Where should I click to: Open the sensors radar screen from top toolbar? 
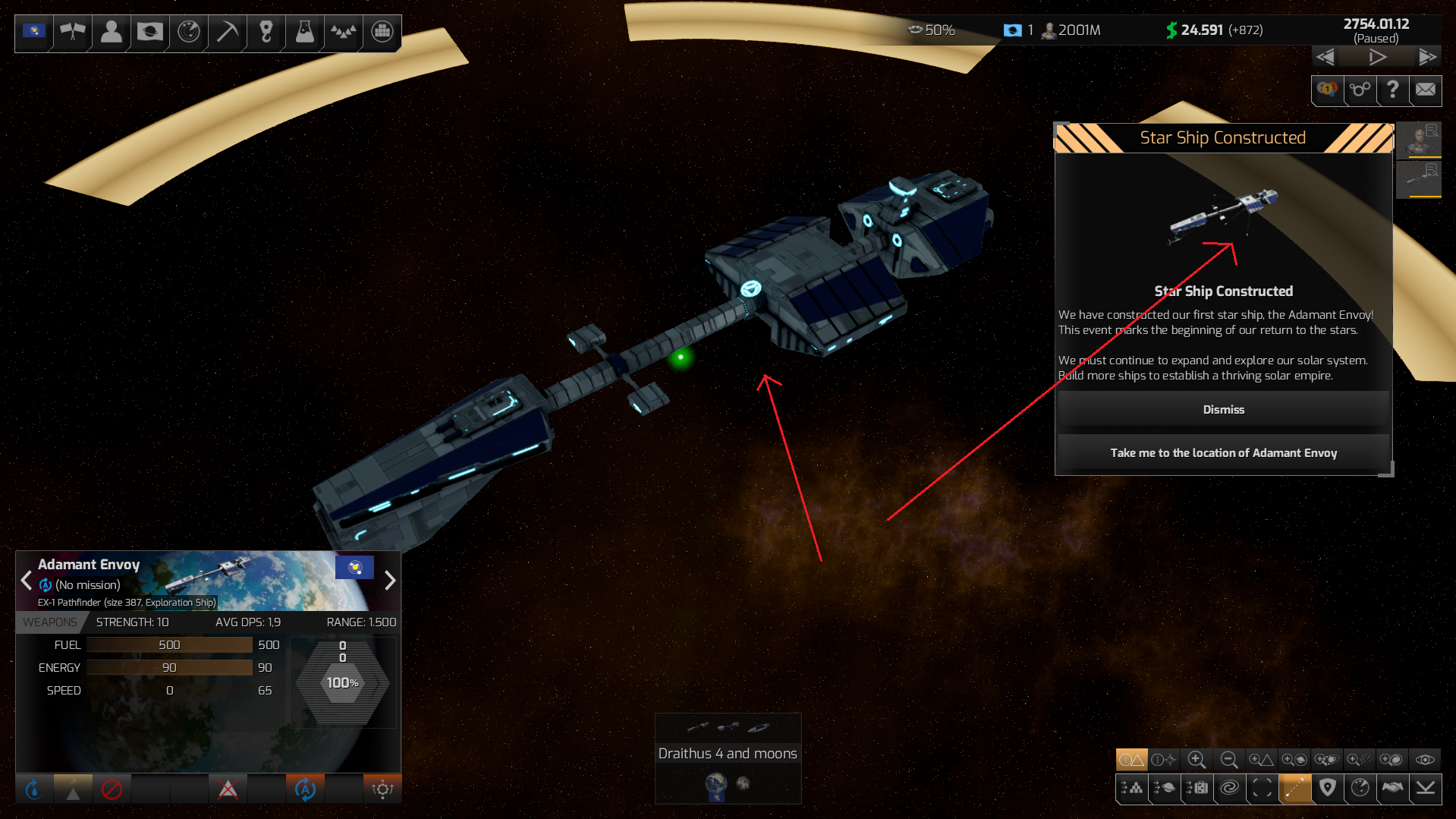[x=187, y=33]
